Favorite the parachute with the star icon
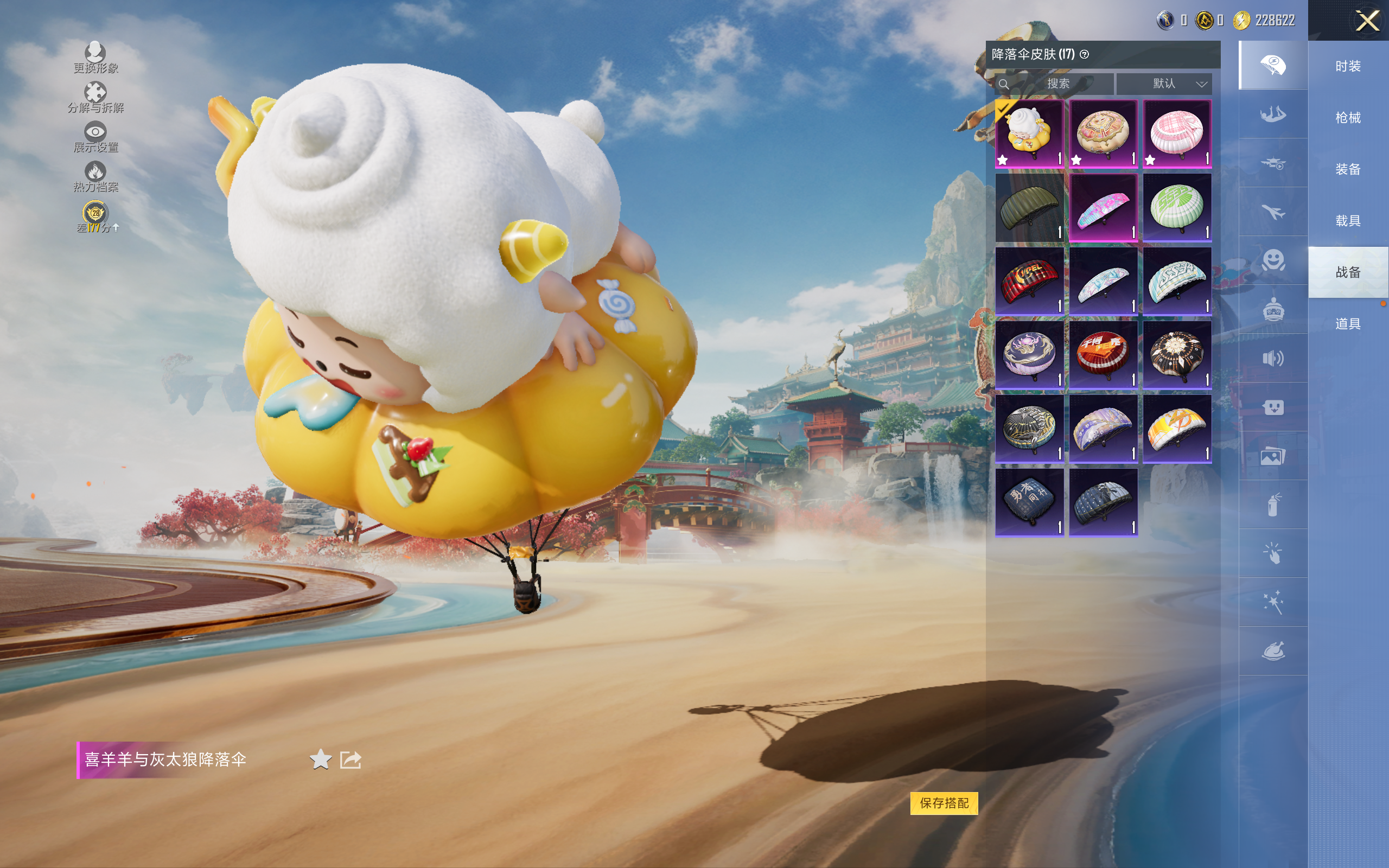This screenshot has width=1389, height=868. (320, 759)
